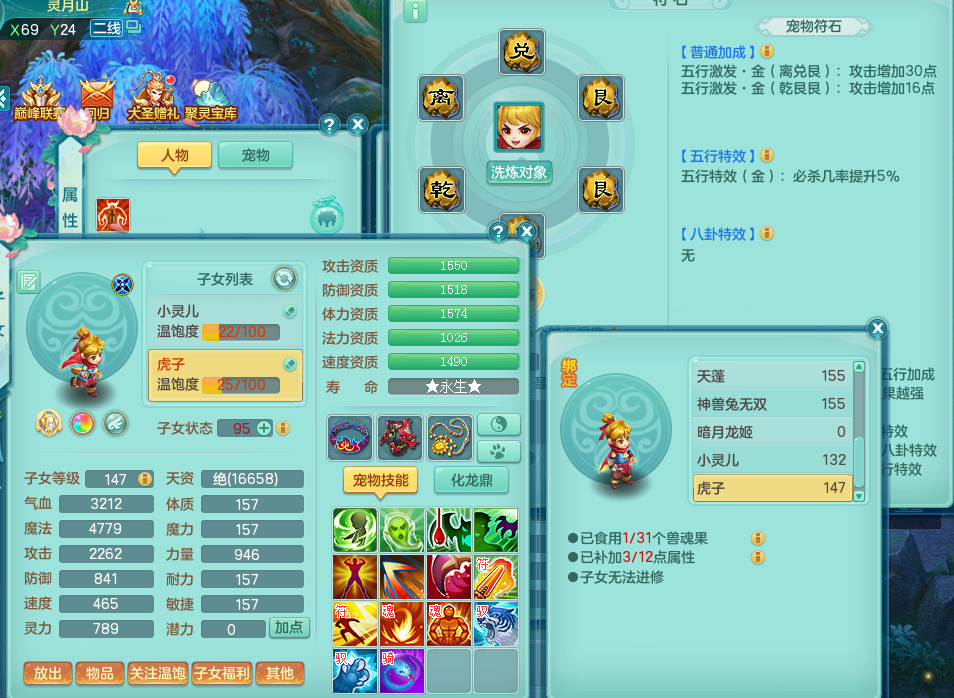954x698 pixels.
Task: Open 子女福利 benefits
Action: [221, 674]
